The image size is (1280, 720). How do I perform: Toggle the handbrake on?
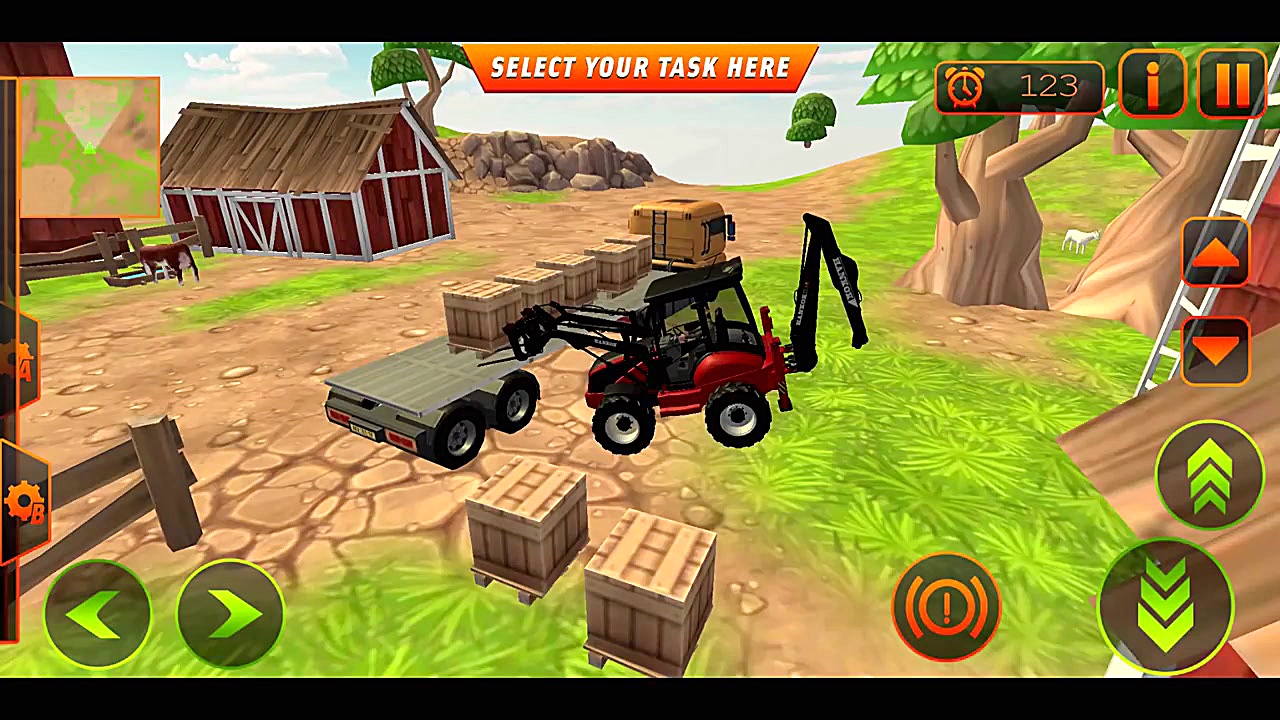tap(946, 607)
